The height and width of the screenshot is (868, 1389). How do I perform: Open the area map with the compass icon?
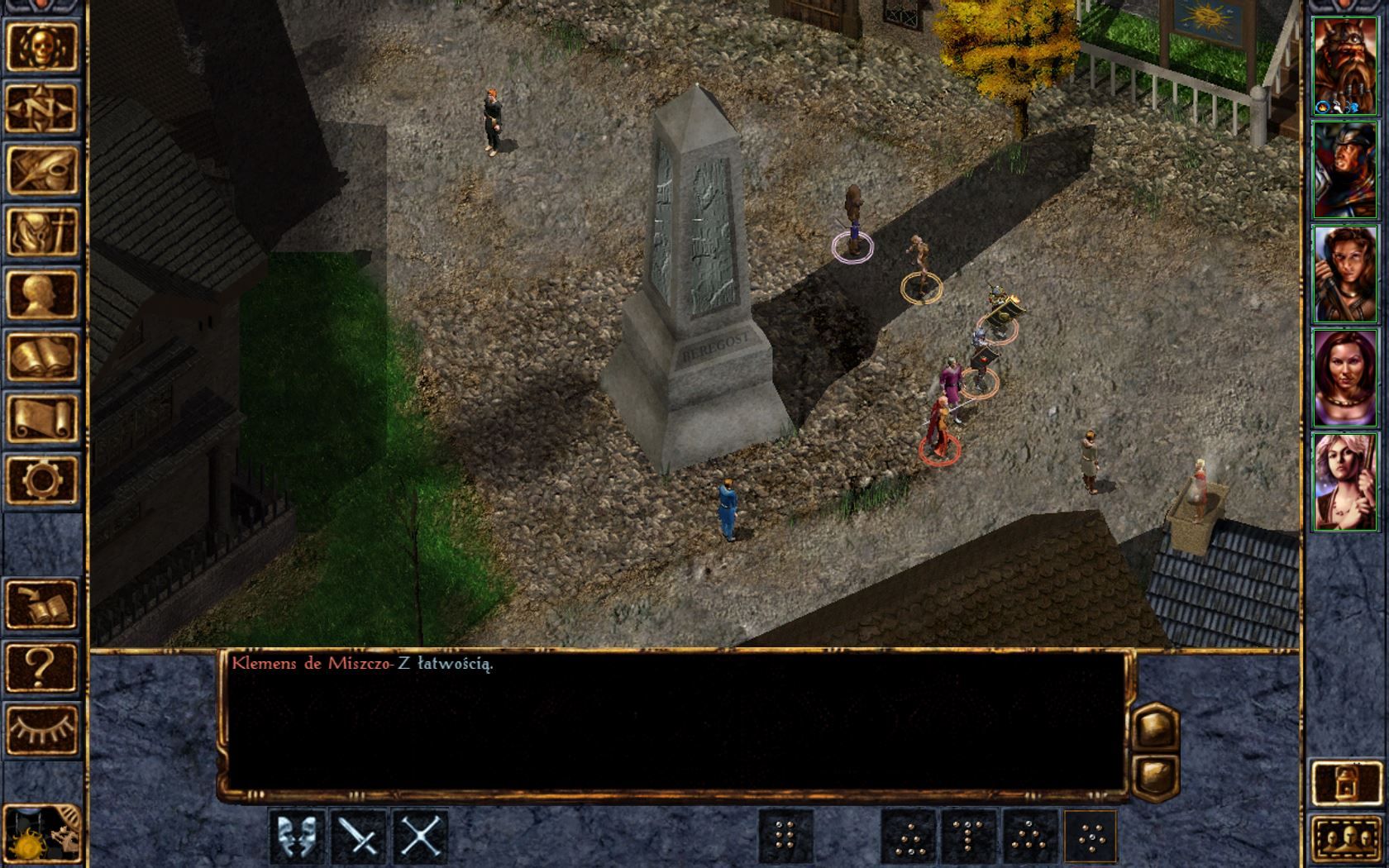(x=42, y=107)
